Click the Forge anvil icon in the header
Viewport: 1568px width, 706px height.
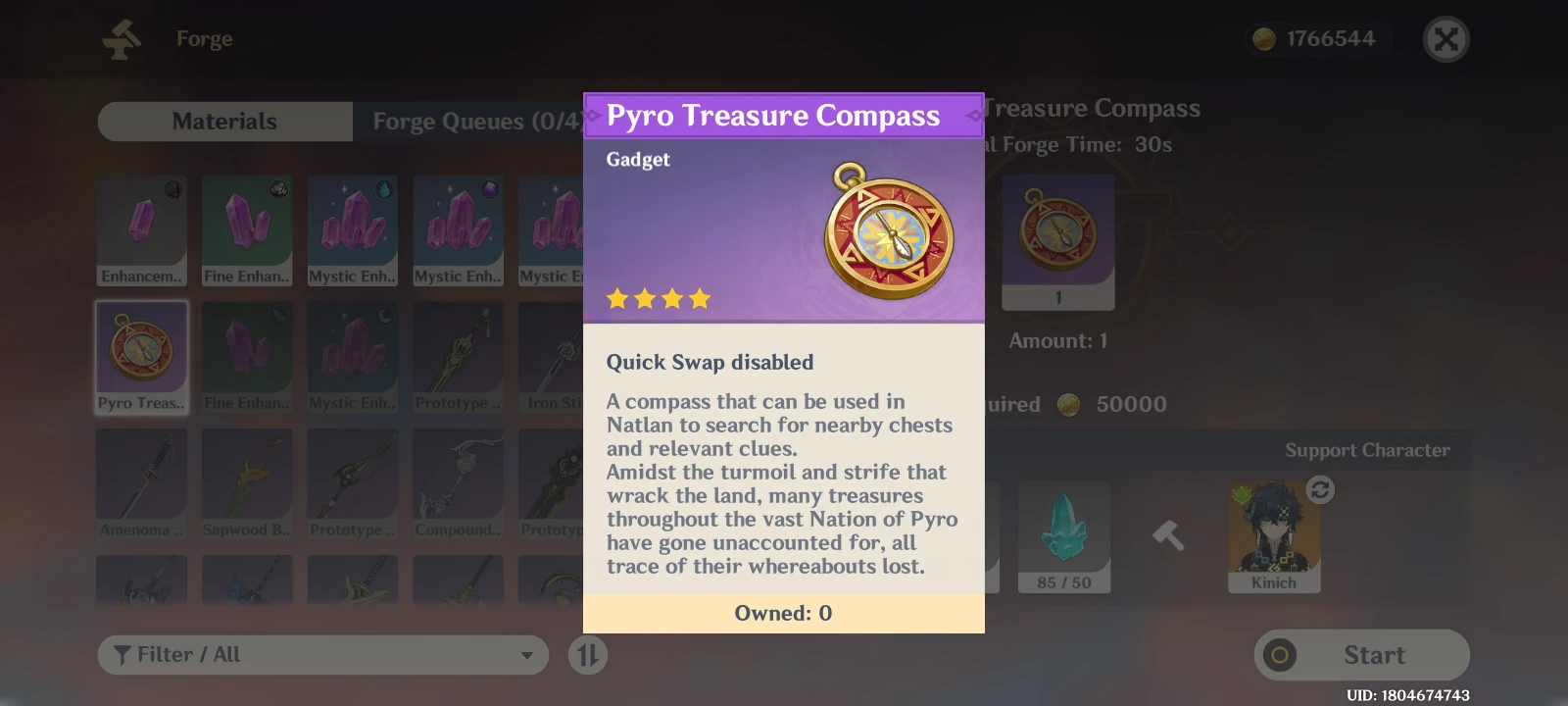pos(122,38)
